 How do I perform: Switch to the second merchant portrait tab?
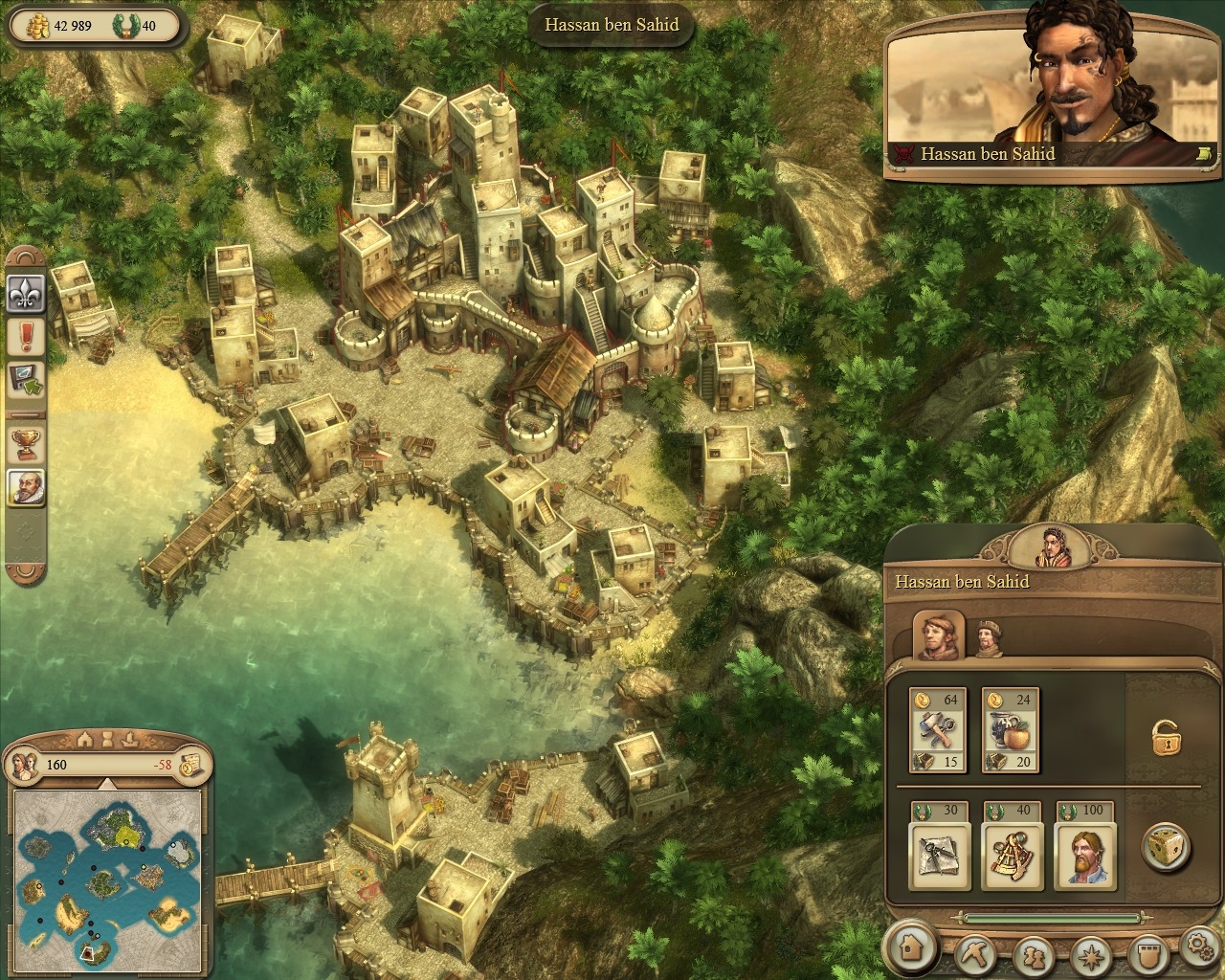[x=989, y=638]
